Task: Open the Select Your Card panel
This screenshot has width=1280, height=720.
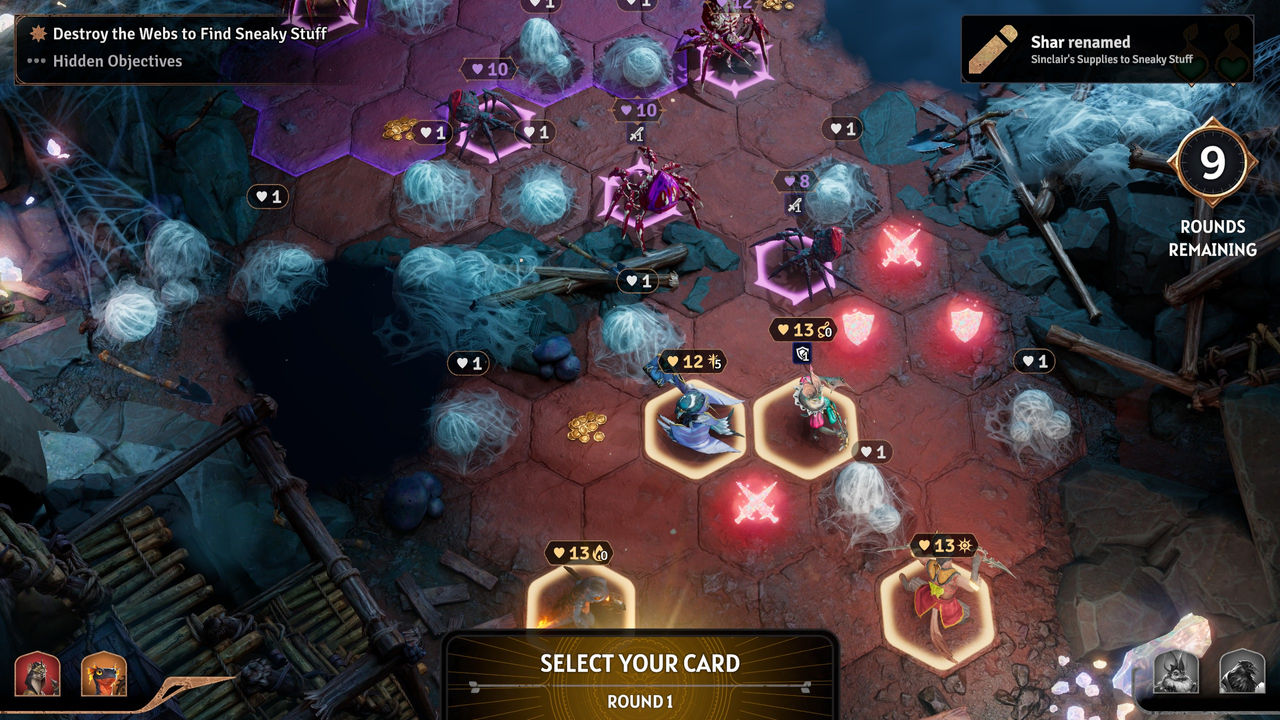Action: pos(640,675)
